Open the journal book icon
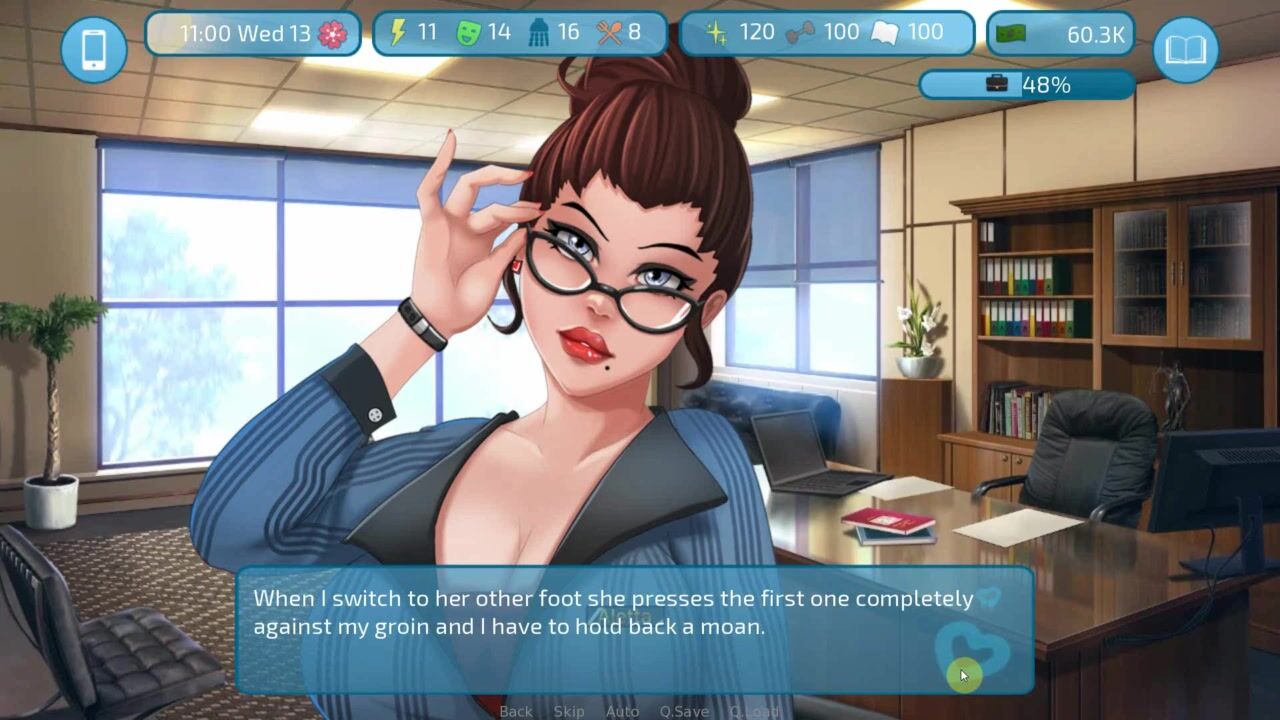Screen dimensions: 1280x720 tap(1185, 49)
